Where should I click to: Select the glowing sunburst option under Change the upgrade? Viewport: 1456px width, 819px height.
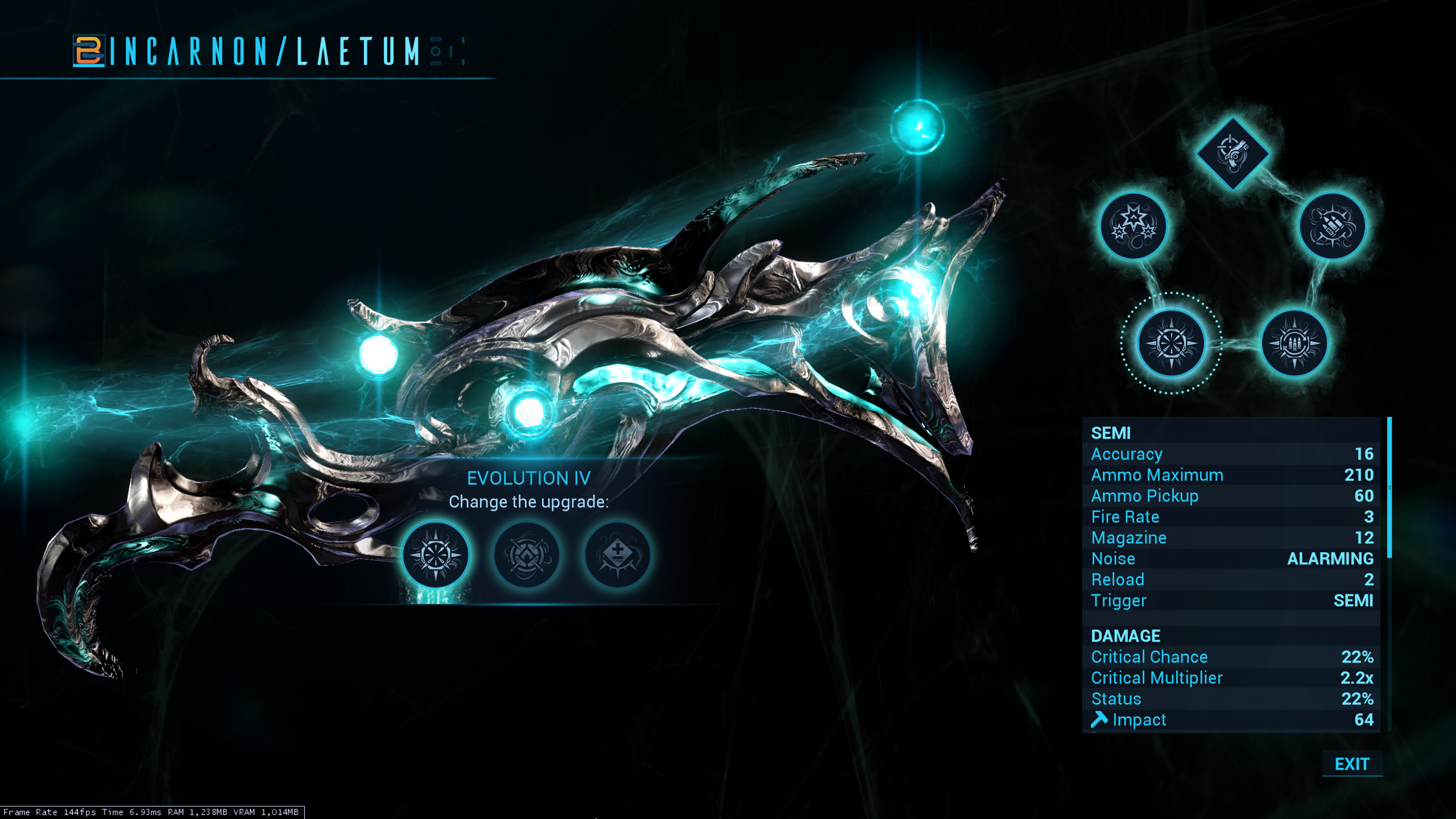point(436,555)
